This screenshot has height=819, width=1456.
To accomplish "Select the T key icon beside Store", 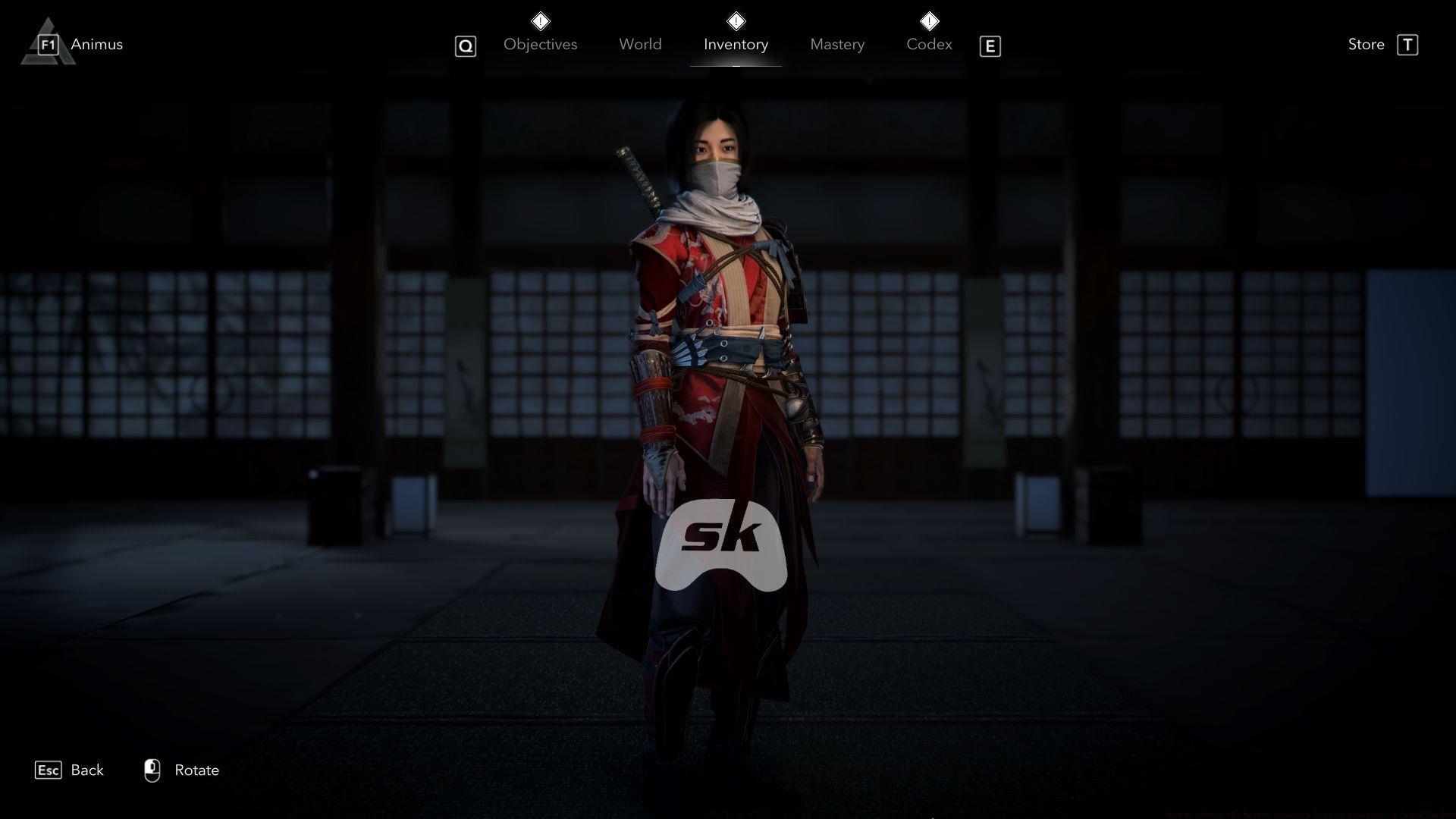I will tap(1409, 44).
